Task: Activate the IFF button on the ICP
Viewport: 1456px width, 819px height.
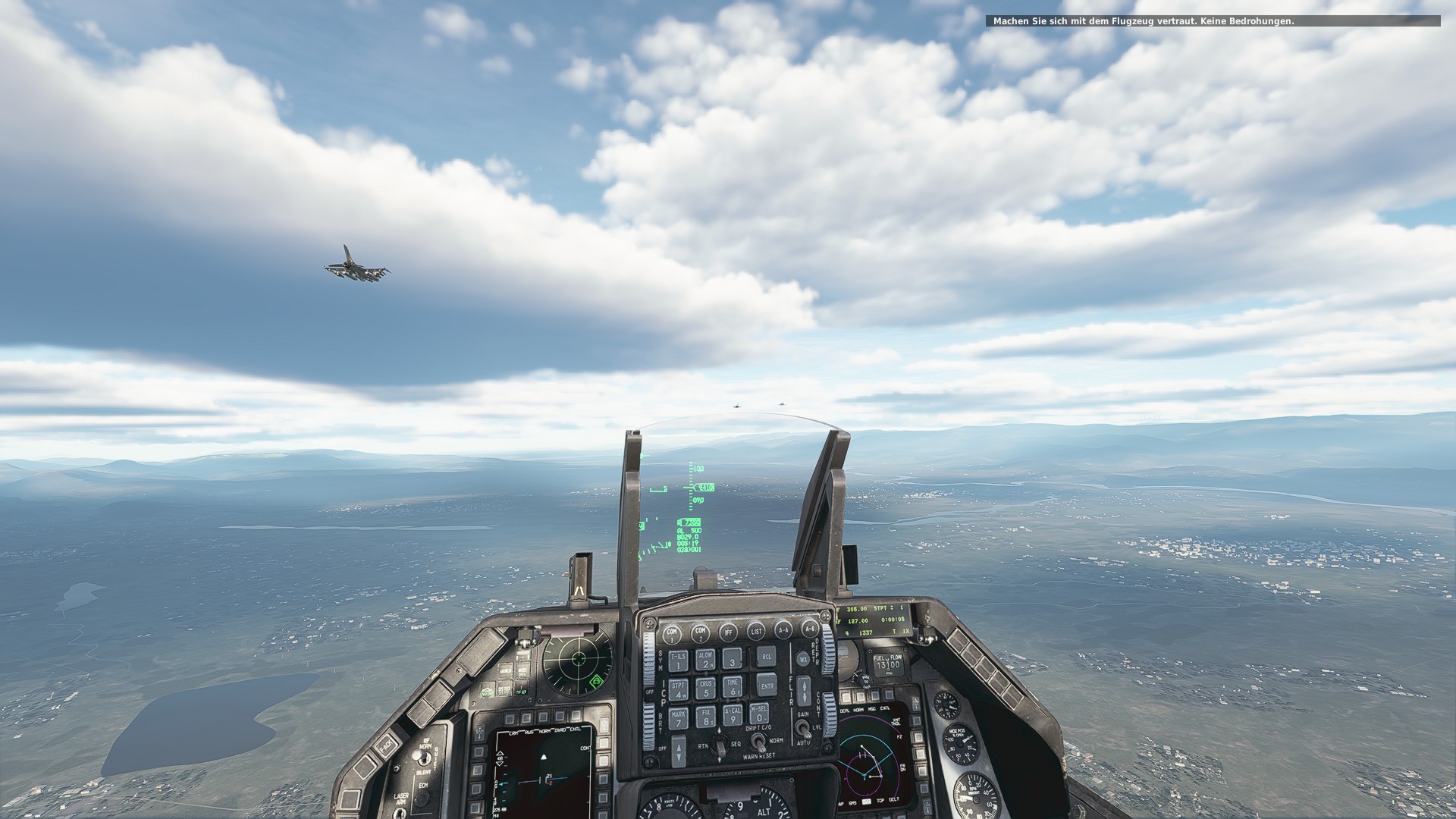Action: point(729,631)
